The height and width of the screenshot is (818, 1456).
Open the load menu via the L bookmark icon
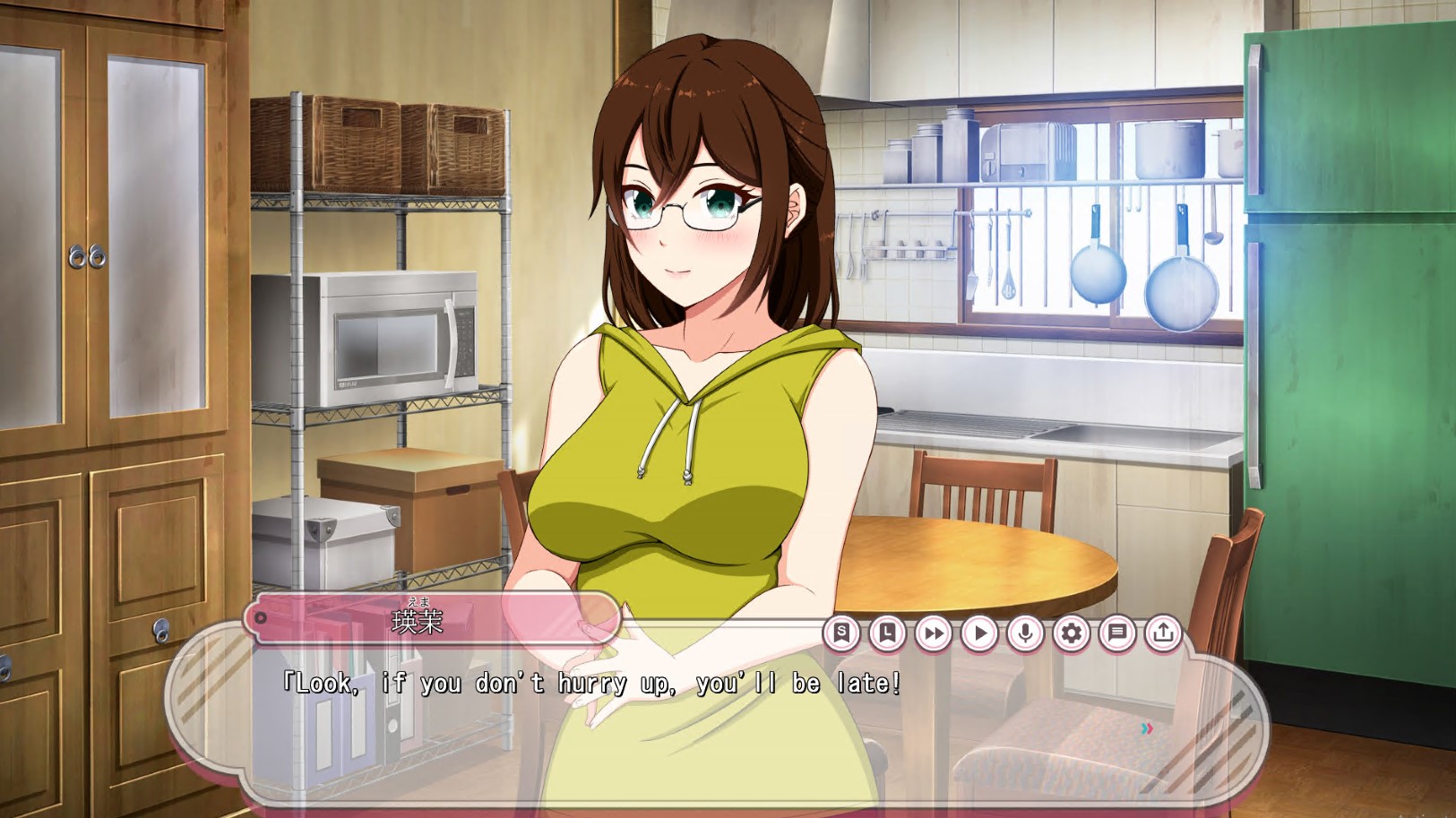(887, 633)
